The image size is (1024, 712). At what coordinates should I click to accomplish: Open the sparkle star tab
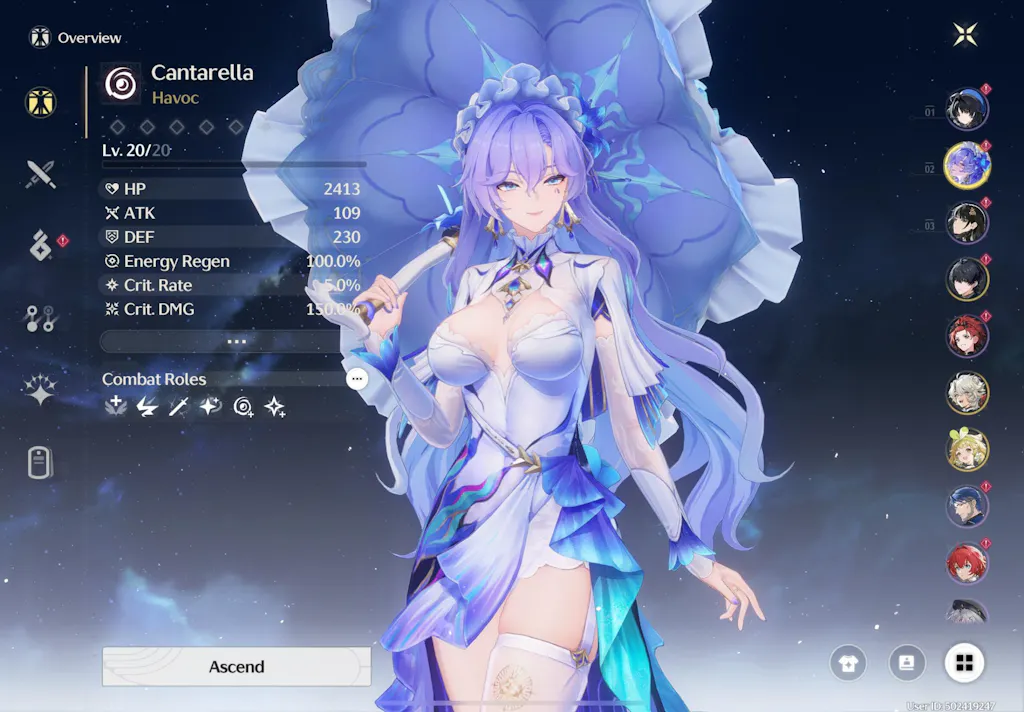click(41, 391)
